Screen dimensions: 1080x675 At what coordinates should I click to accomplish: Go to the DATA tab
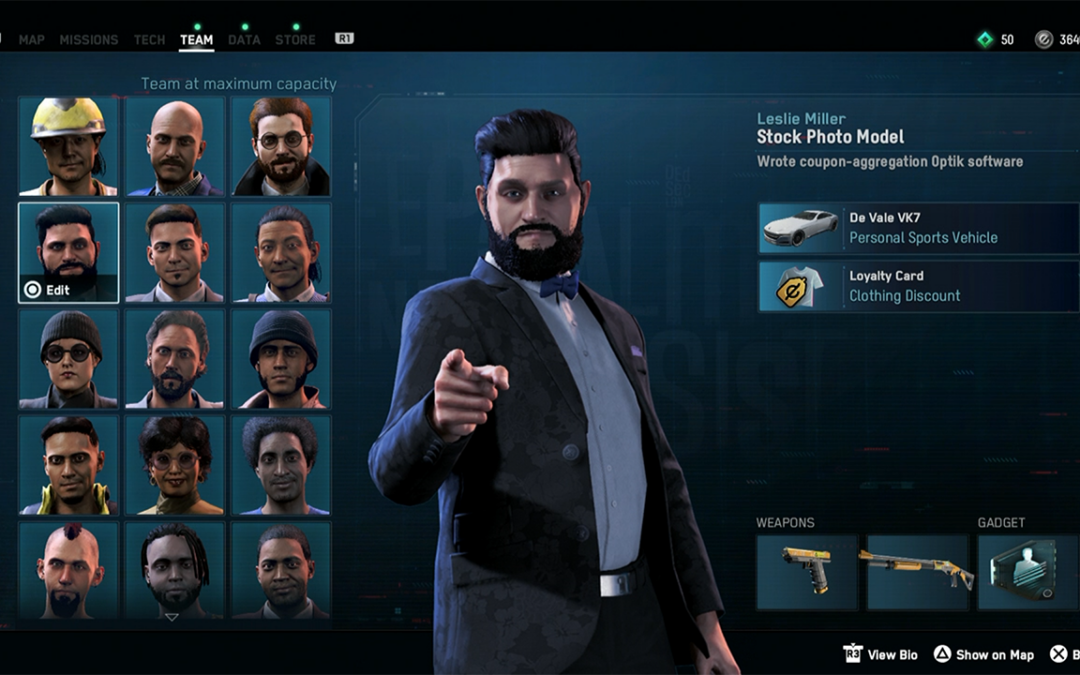[244, 40]
